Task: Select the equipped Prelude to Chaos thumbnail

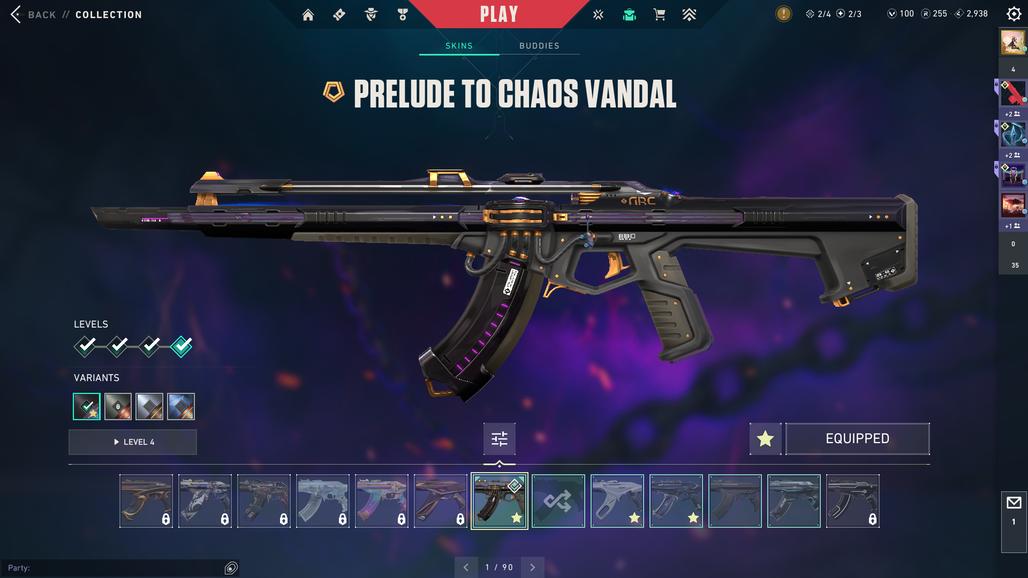Action: 499,501
